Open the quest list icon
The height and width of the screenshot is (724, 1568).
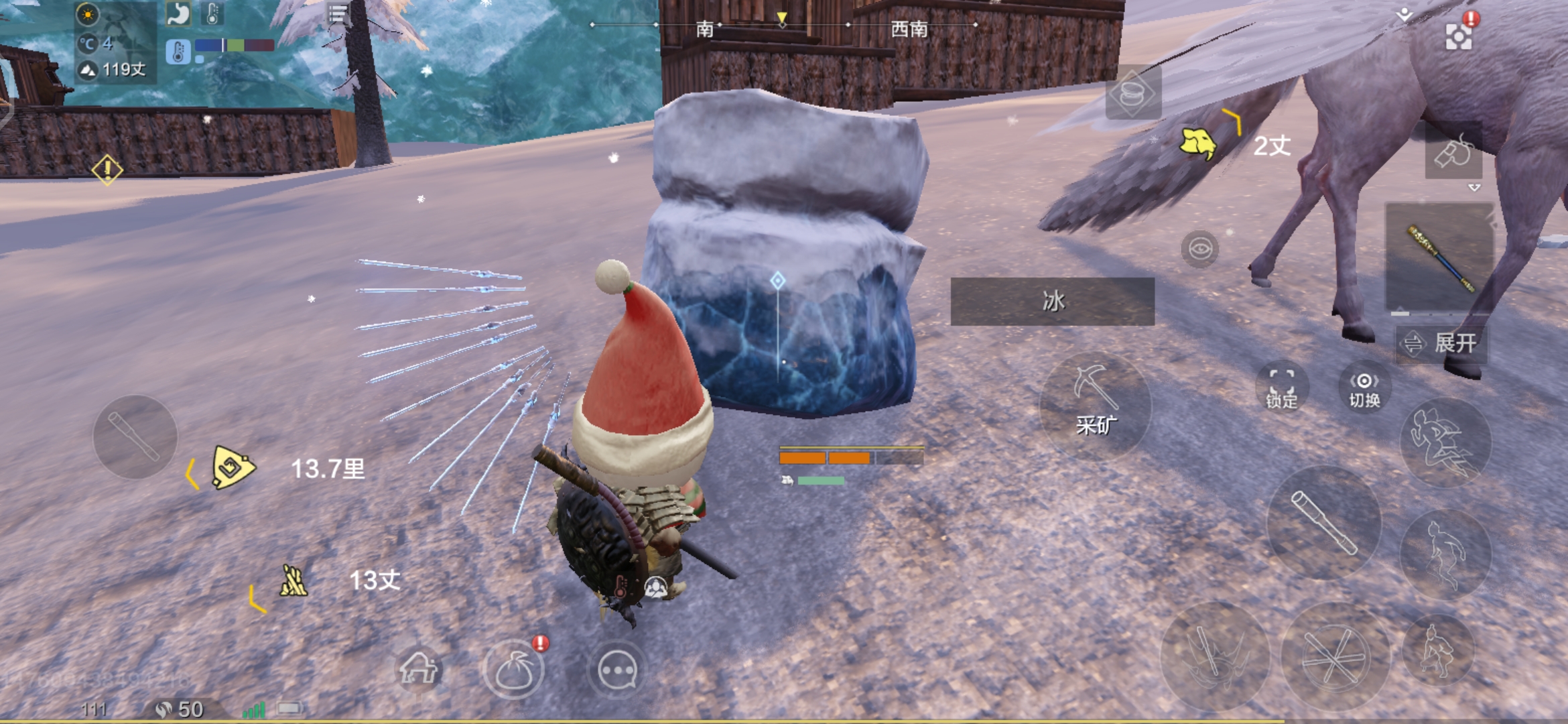click(x=338, y=13)
